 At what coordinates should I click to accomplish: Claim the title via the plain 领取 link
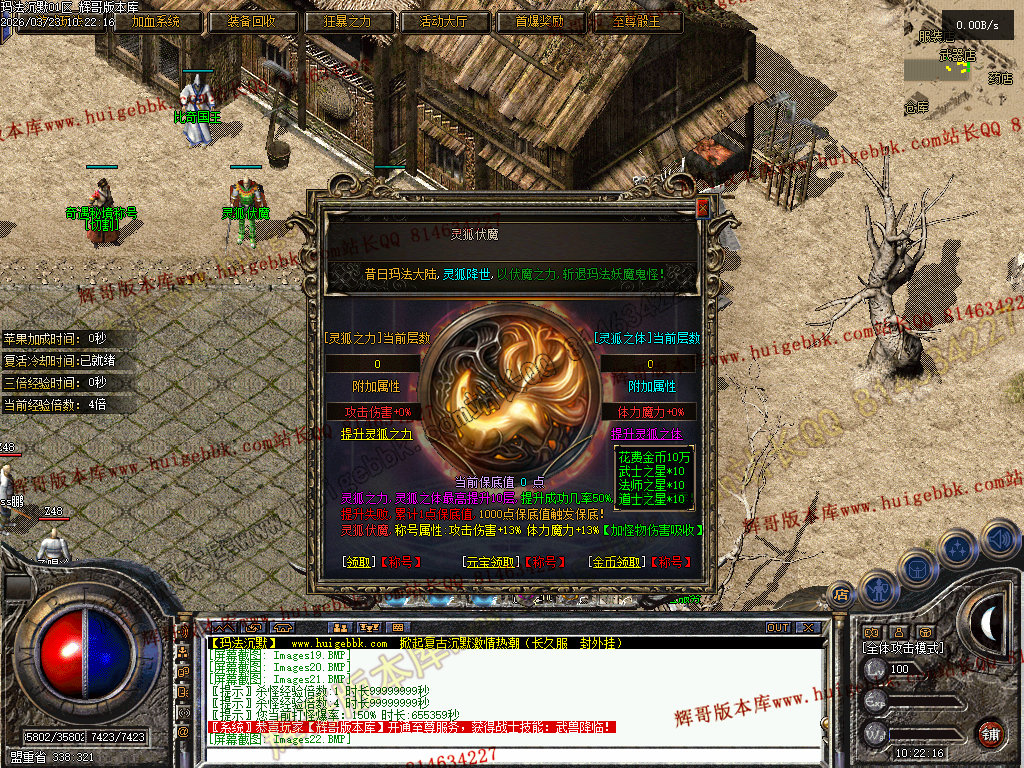357,562
